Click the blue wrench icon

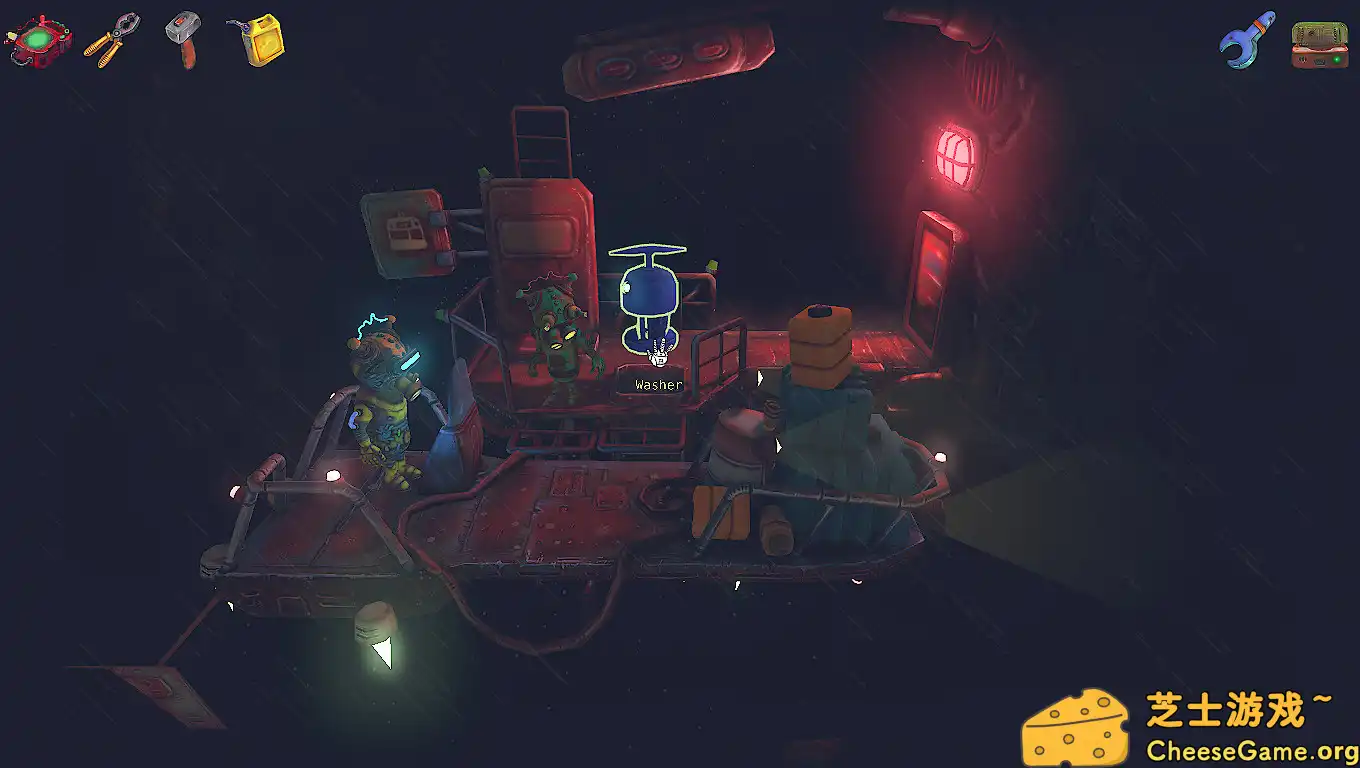(1246, 42)
